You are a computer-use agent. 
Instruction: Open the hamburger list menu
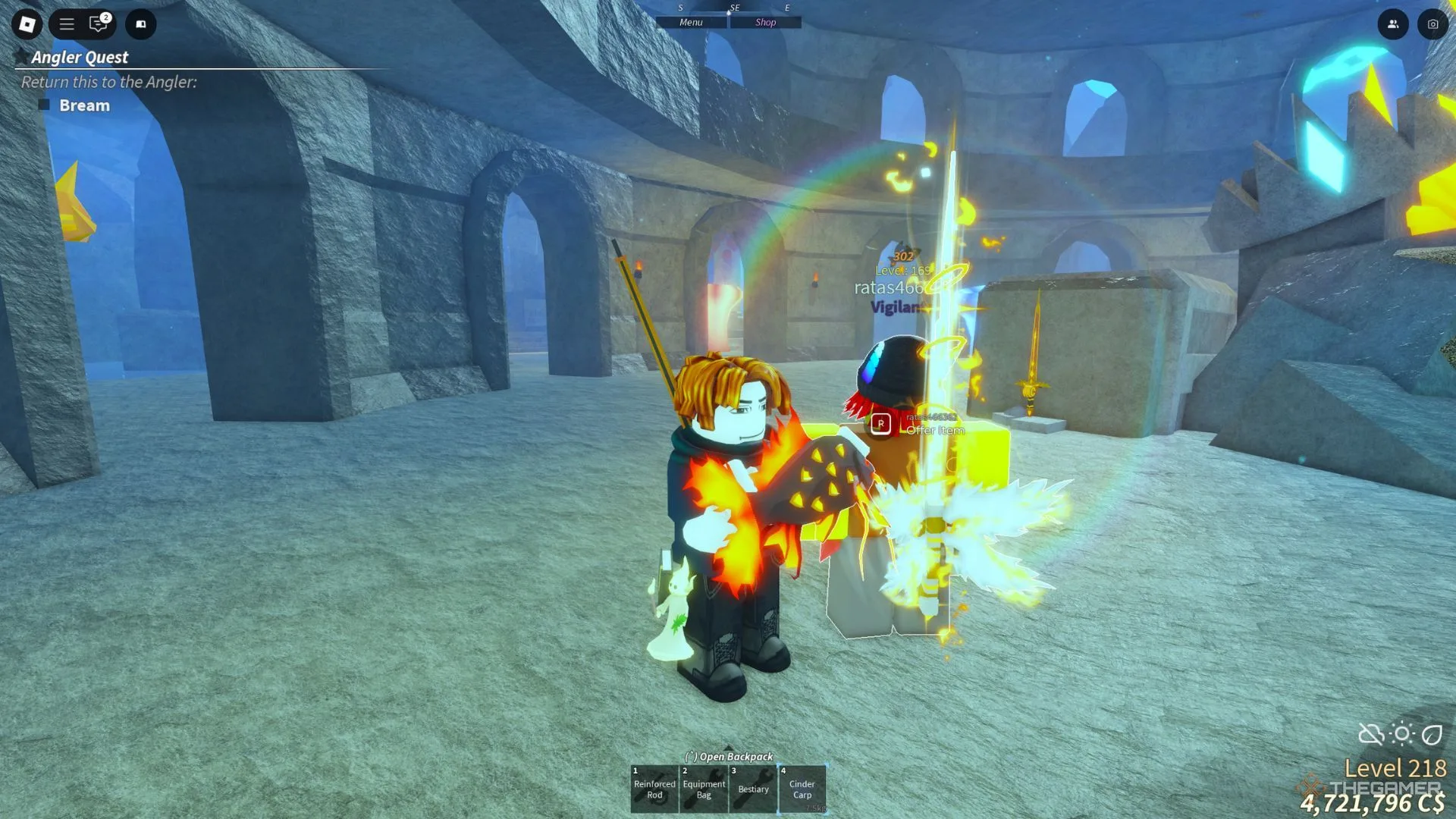point(67,24)
